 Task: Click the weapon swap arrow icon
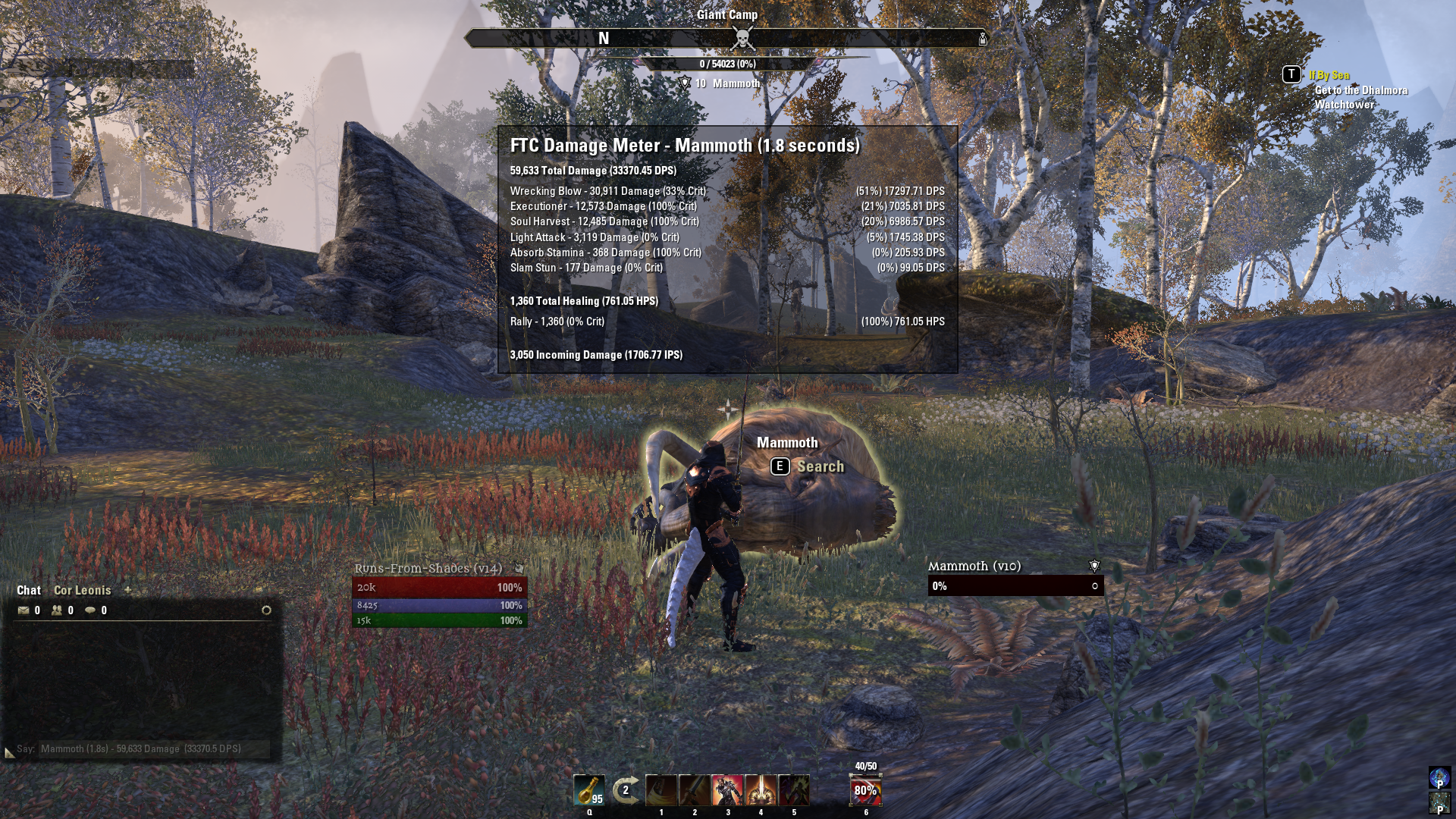pos(624,789)
